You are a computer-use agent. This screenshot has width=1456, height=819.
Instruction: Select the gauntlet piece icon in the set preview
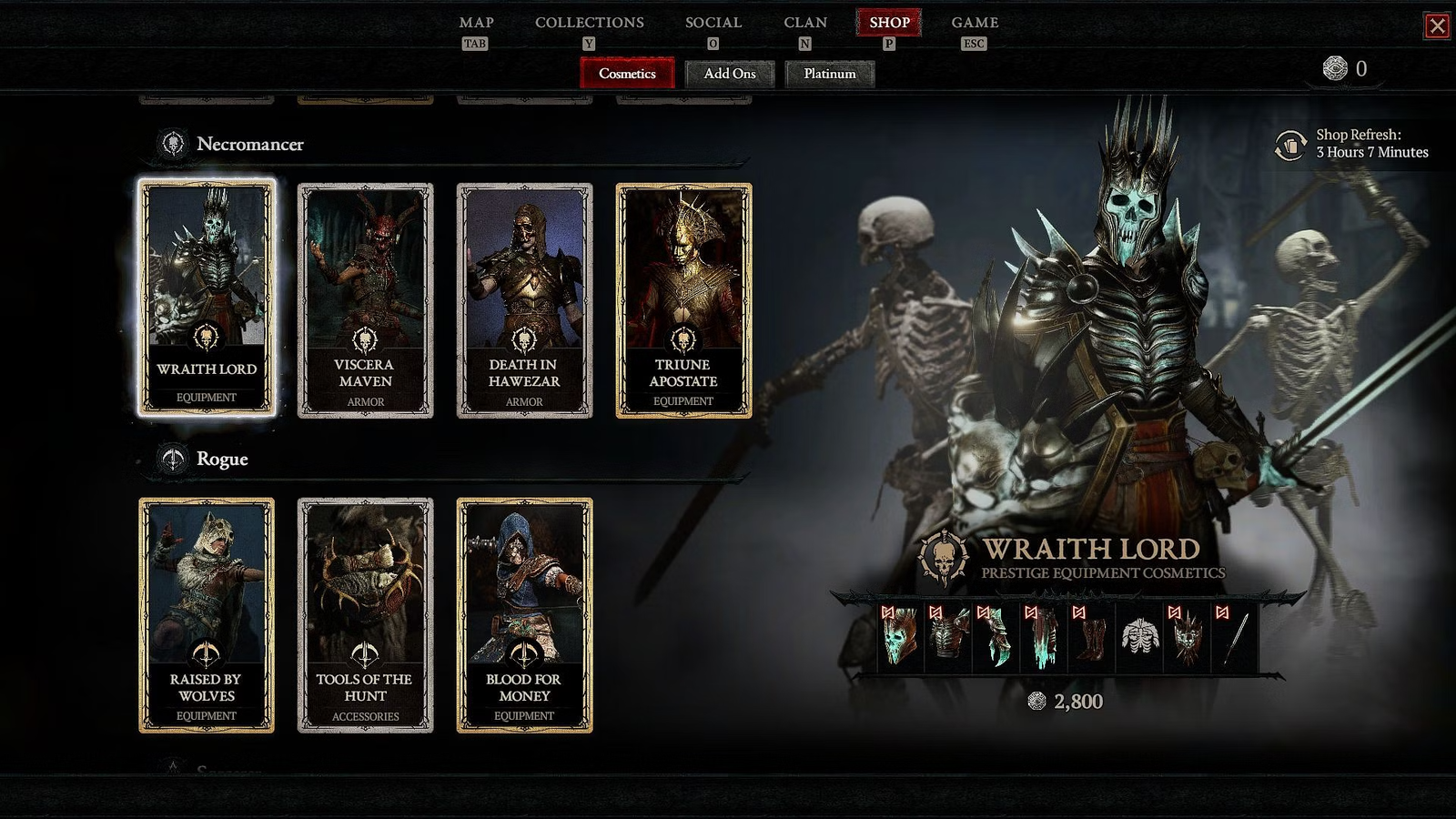coord(996,637)
